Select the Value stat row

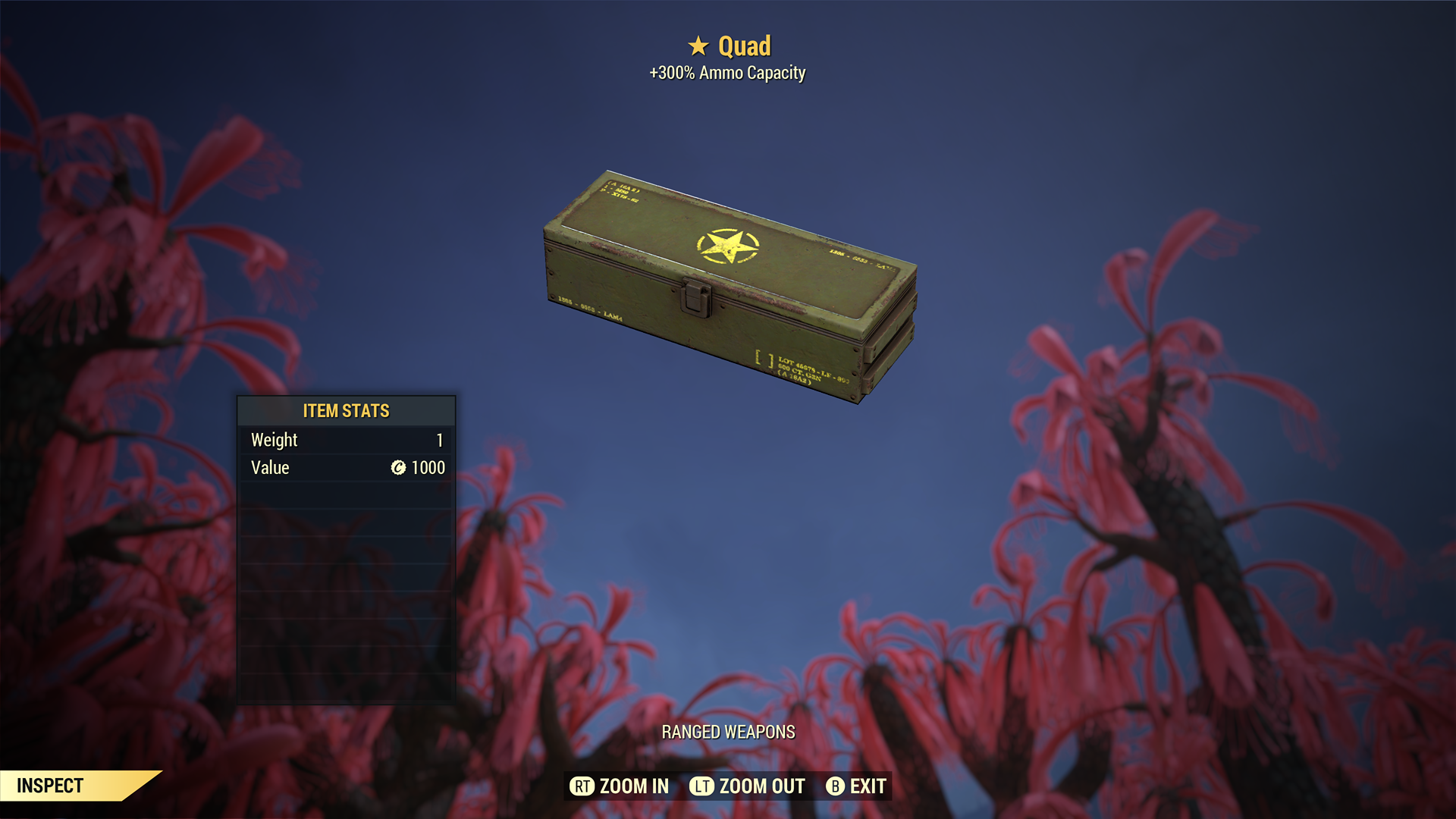pos(345,468)
